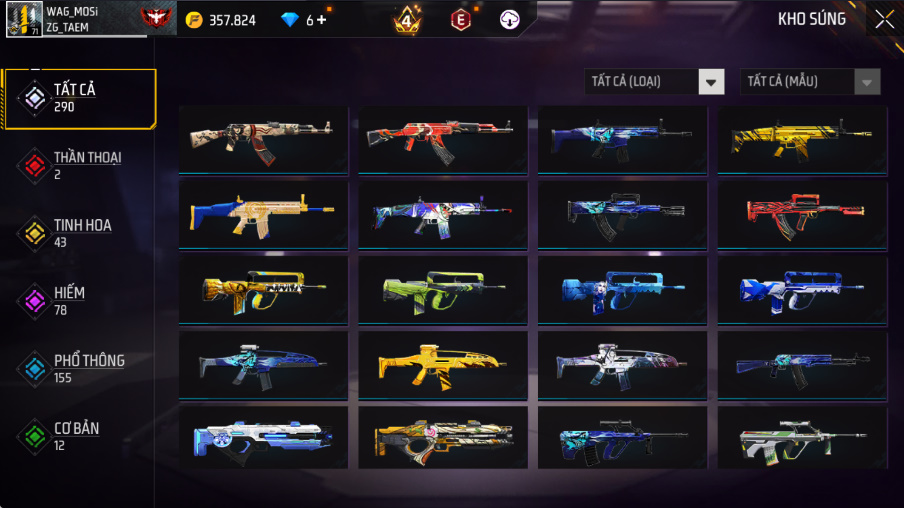
Task: Choose the red and white AK skin
Action: point(443,139)
